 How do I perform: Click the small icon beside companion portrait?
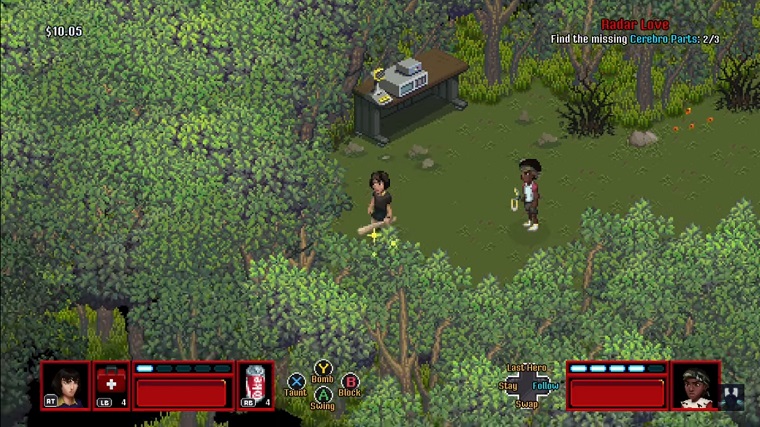pos(732,397)
